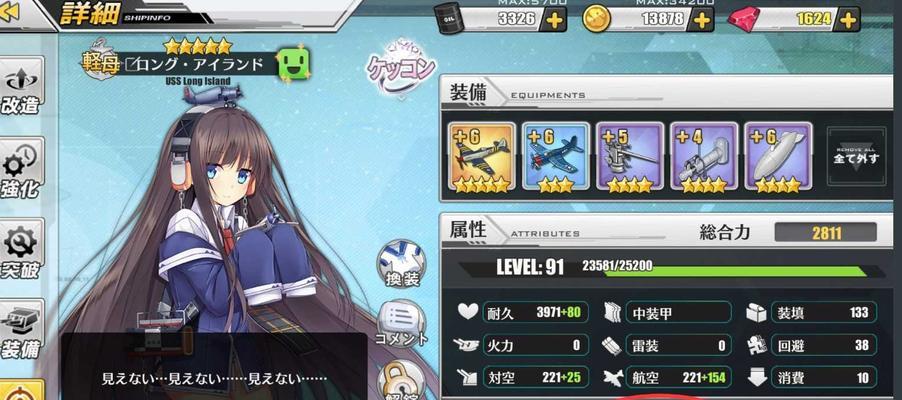
Task: Select the blue aircraft equipment slot
Action: click(556, 155)
